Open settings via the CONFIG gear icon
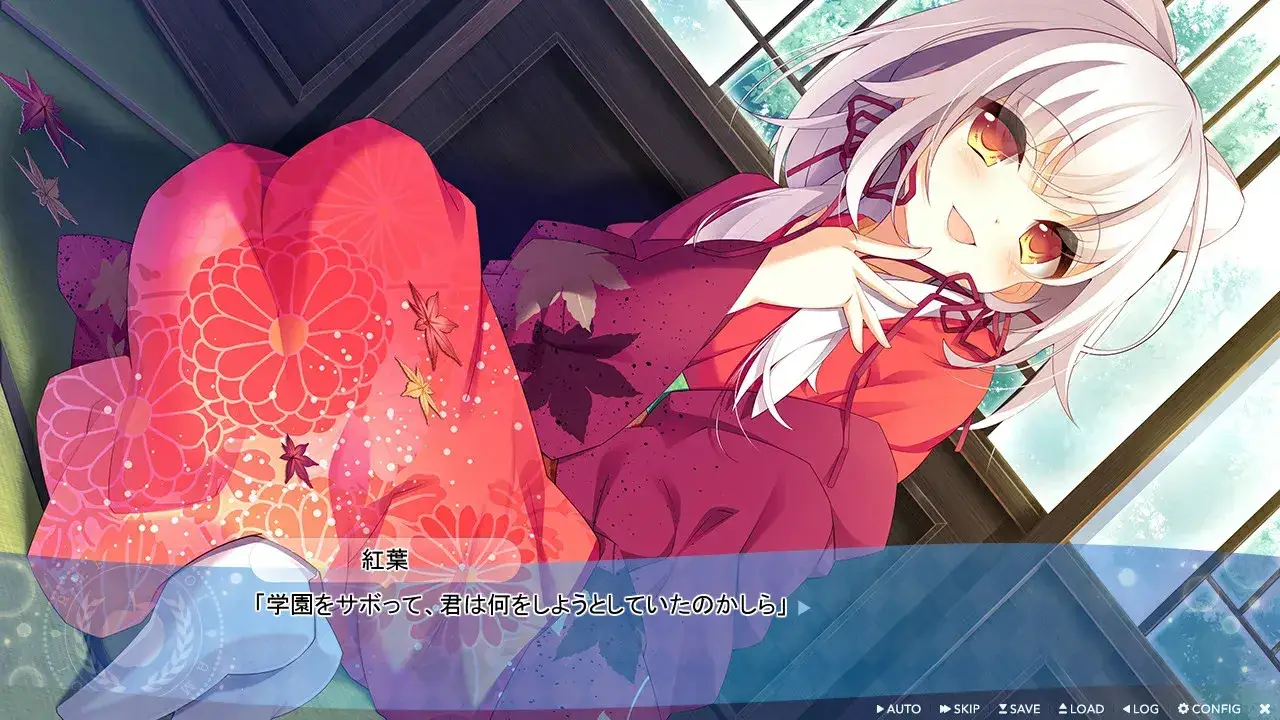Image resolution: width=1280 pixels, height=720 pixels. 1183,709
